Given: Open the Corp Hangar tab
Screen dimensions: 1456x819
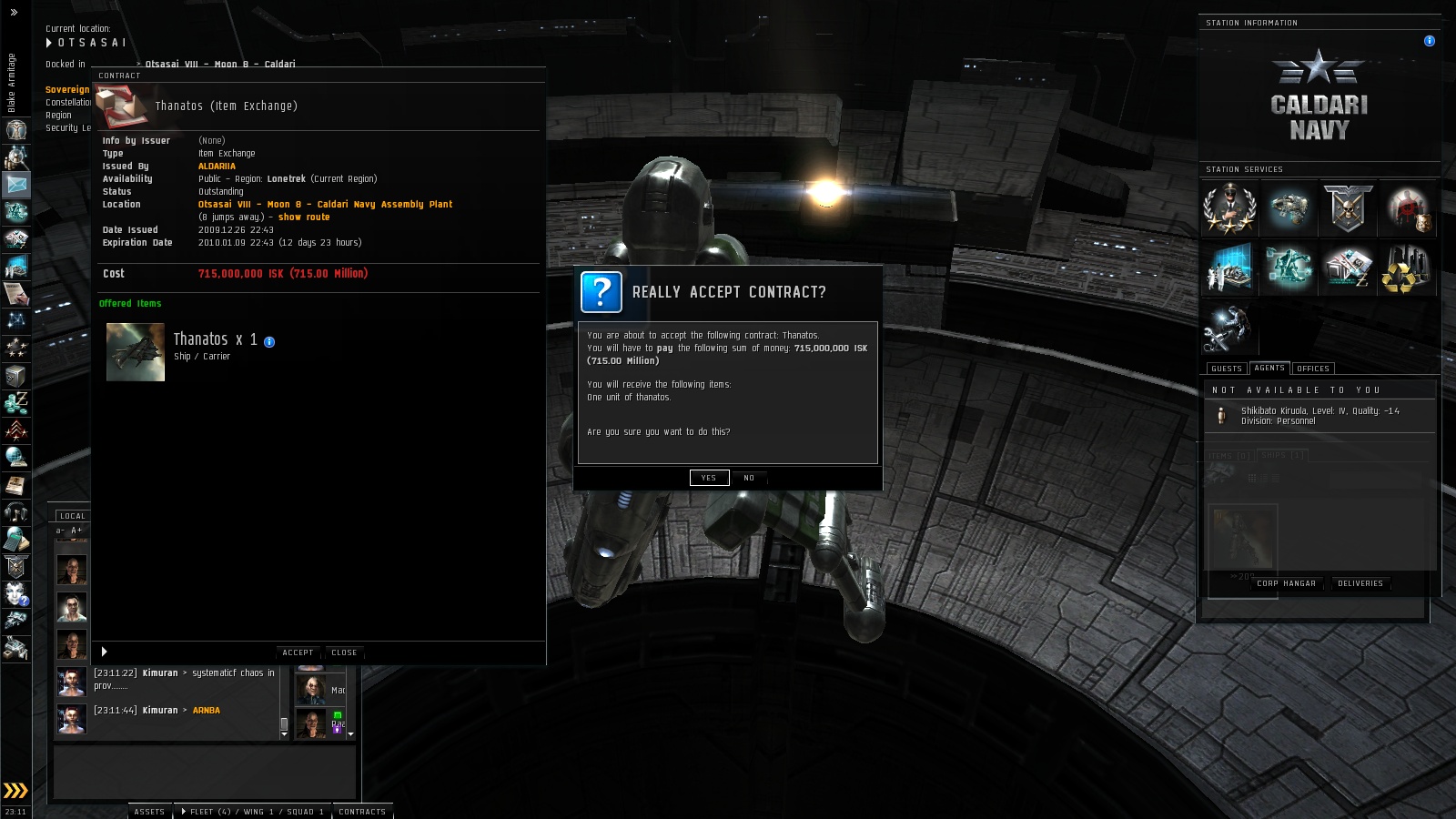Looking at the screenshot, I should 1286,583.
